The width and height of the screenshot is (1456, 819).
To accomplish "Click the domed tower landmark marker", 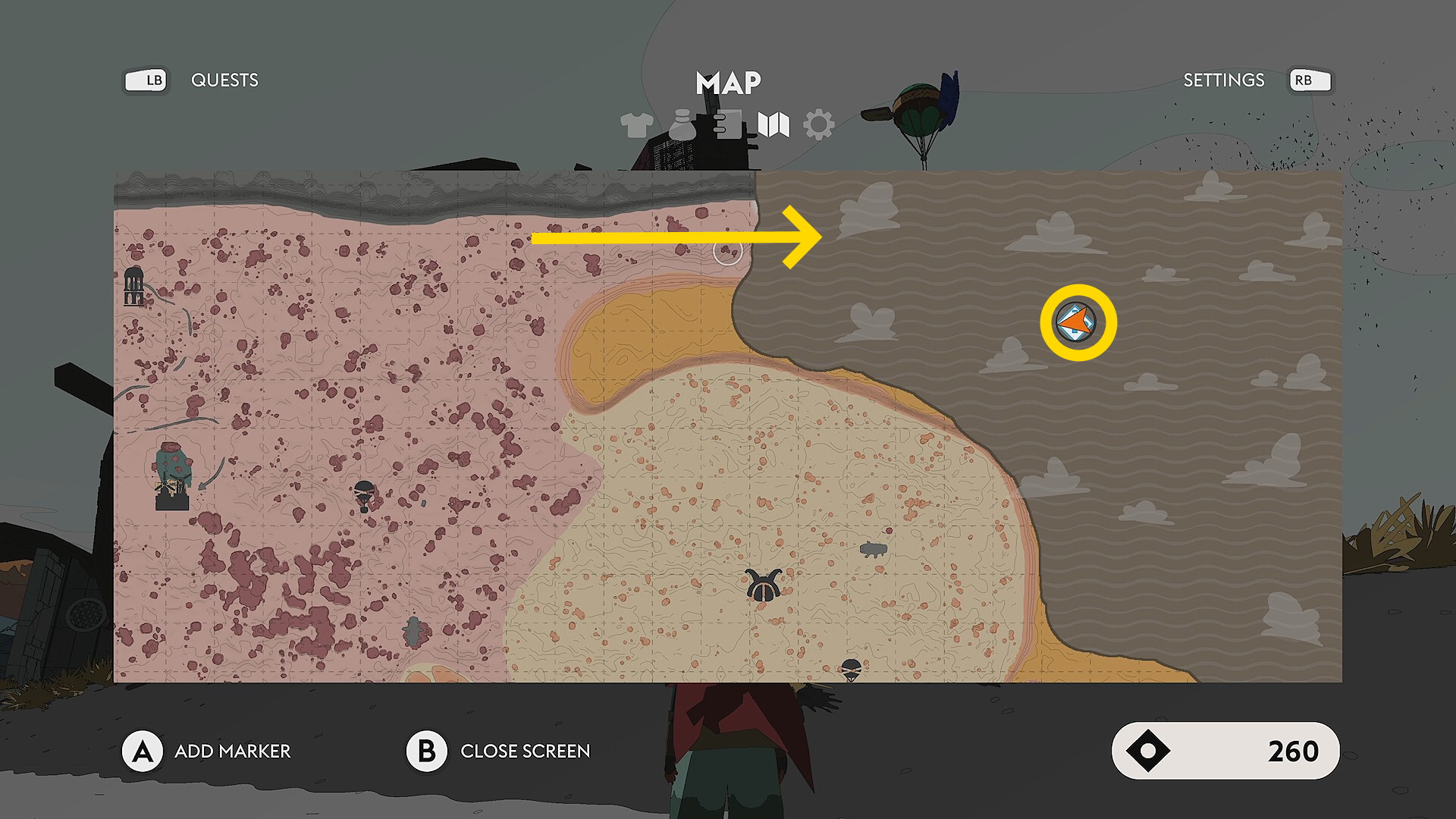I will coord(134,286).
